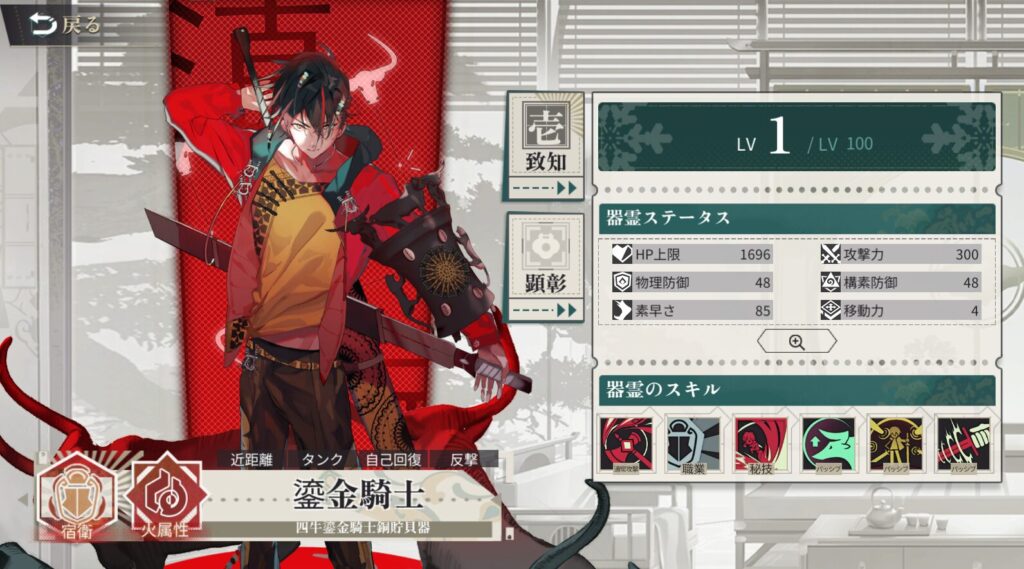Tap the 火属性 fire element emblem
This screenshot has height=569, width=1024.
pyautogui.click(x=166, y=496)
